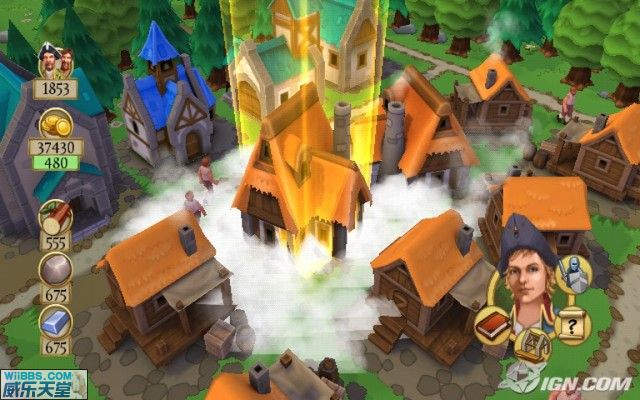Select the iron ingot resource icon
Viewport: 640px width, 400px height.
(x=54, y=323)
